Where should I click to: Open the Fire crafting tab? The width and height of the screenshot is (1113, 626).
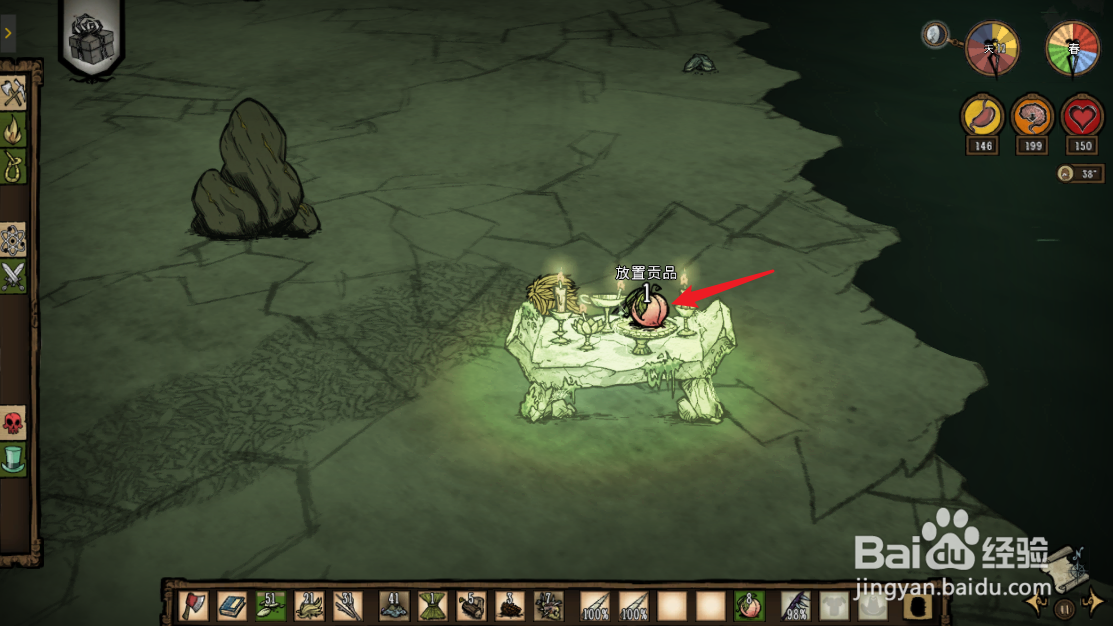pos(14,129)
